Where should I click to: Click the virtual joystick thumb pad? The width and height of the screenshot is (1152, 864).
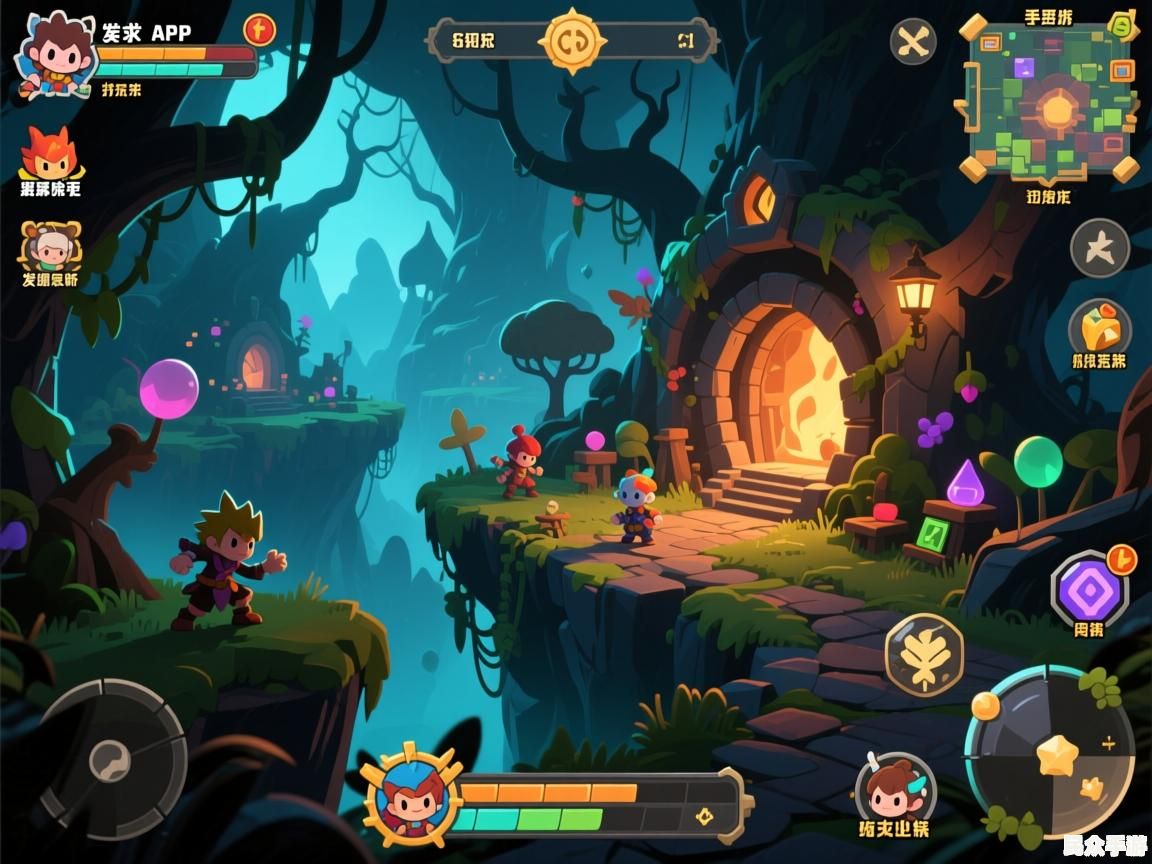pos(109,762)
